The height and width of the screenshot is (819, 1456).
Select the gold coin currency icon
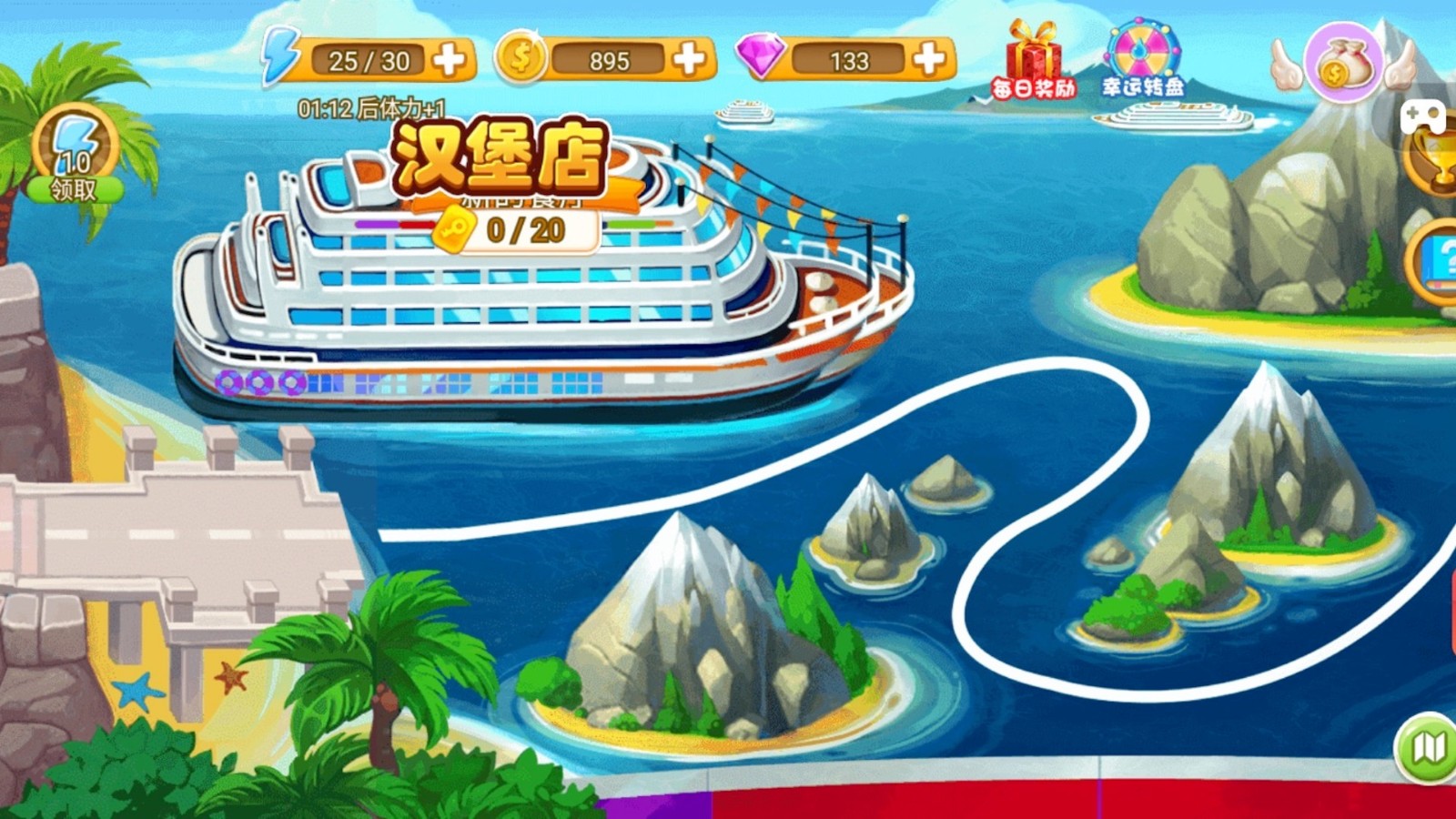pyautogui.click(x=519, y=57)
